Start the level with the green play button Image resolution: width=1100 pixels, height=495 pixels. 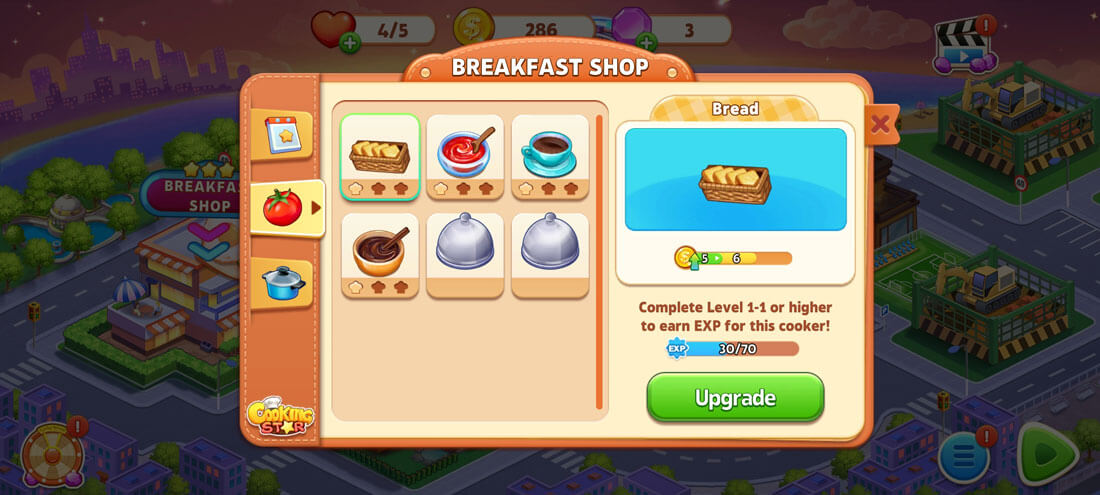pos(1047,455)
